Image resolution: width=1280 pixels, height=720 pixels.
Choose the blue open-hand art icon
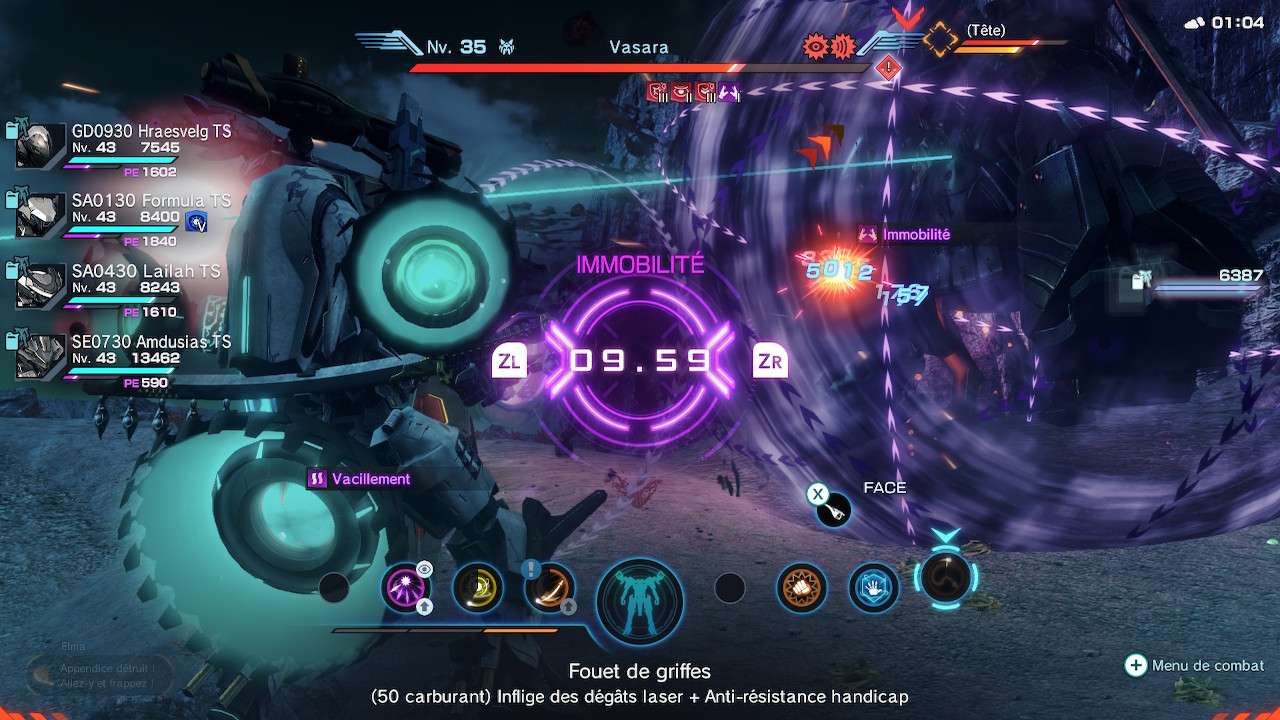tap(874, 588)
